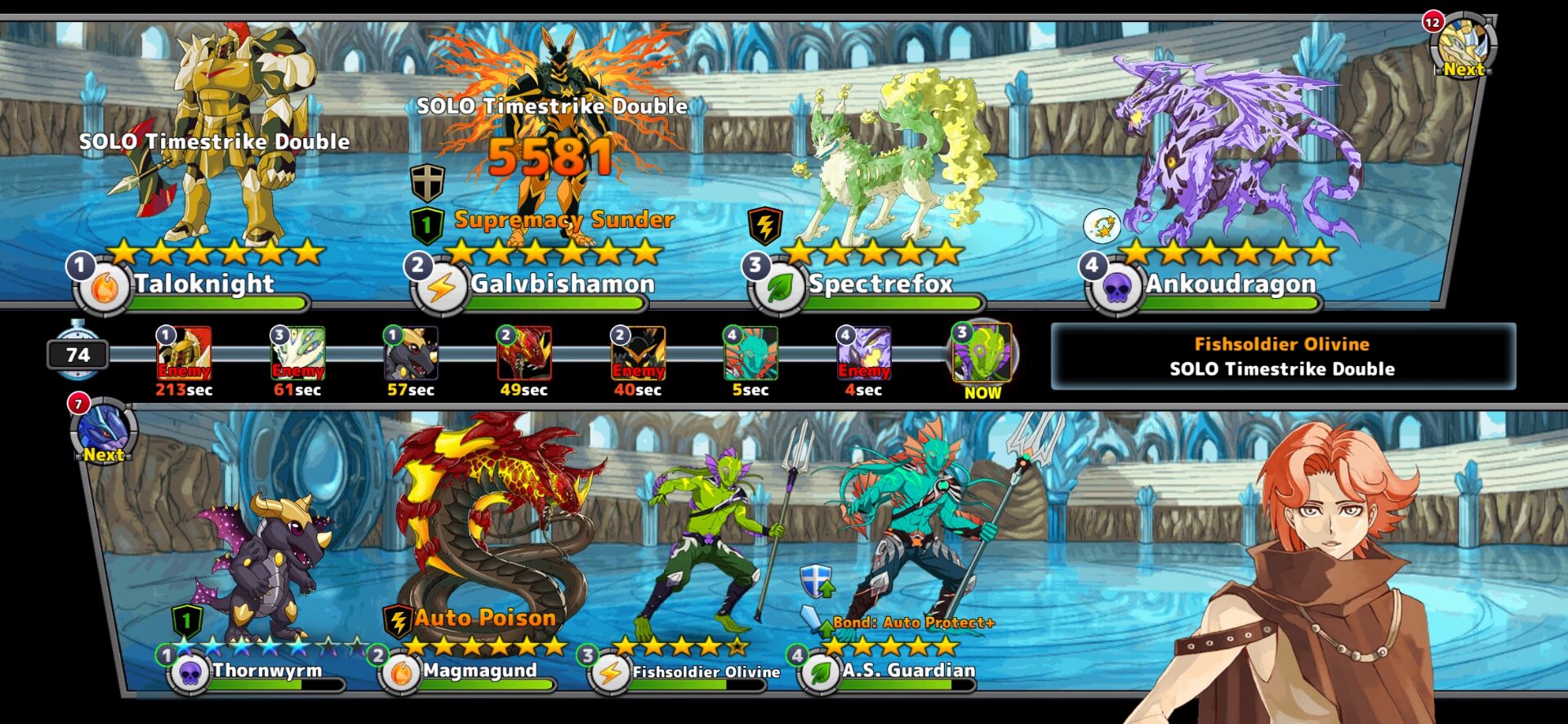The width and height of the screenshot is (1568, 724).
Task: Select the 61sec Spectrefox turn portrait
Action: pyautogui.click(x=298, y=354)
